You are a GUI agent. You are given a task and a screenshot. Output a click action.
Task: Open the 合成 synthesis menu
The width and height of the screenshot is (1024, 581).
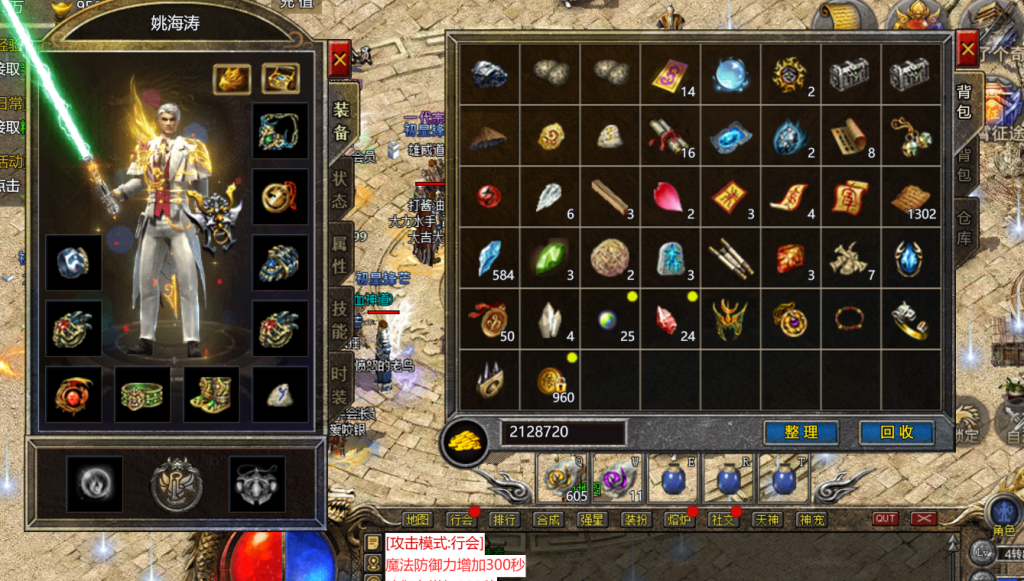click(x=548, y=519)
